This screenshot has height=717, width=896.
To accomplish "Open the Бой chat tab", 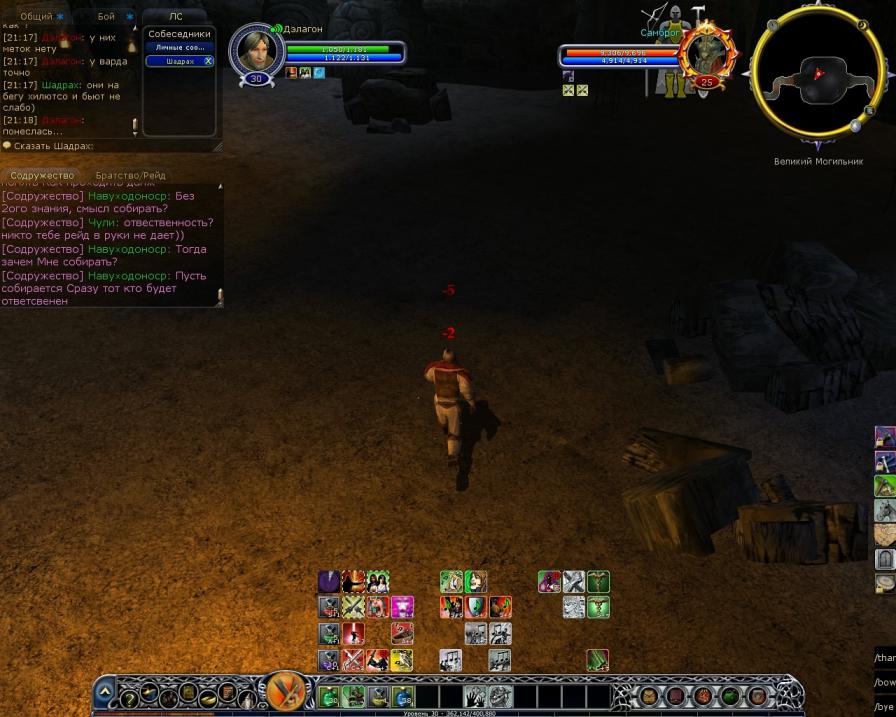I will pos(106,16).
